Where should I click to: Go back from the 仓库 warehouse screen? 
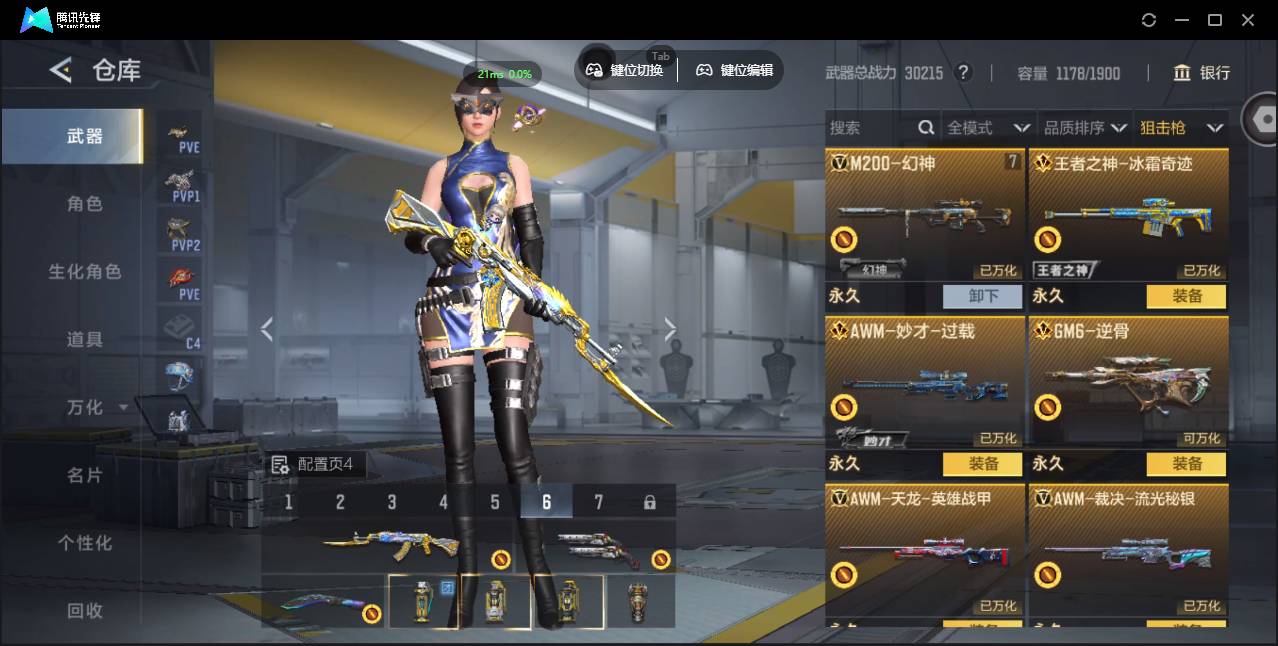(61, 70)
